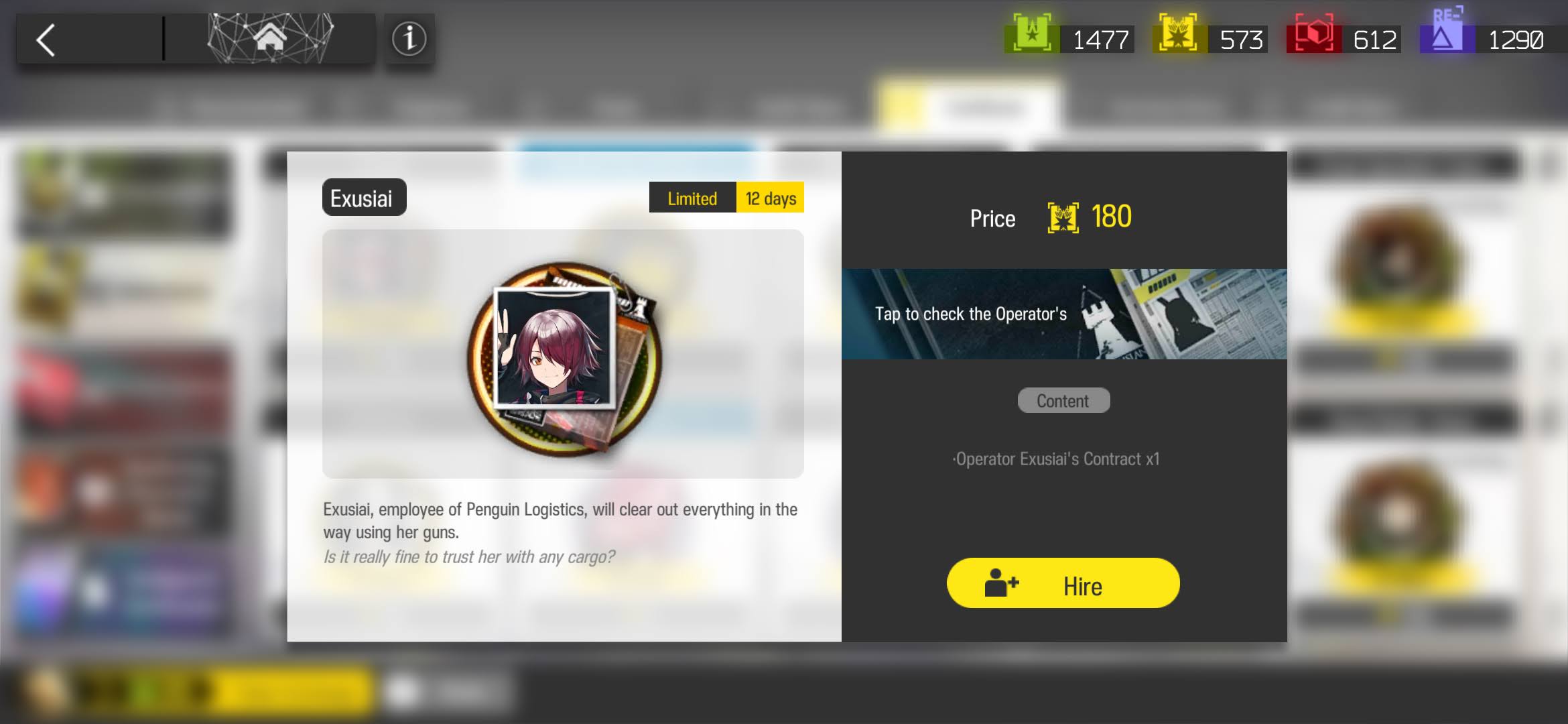The image size is (1568, 724).
Task: Hire Exusiai with the yellow button
Action: pos(1063,583)
